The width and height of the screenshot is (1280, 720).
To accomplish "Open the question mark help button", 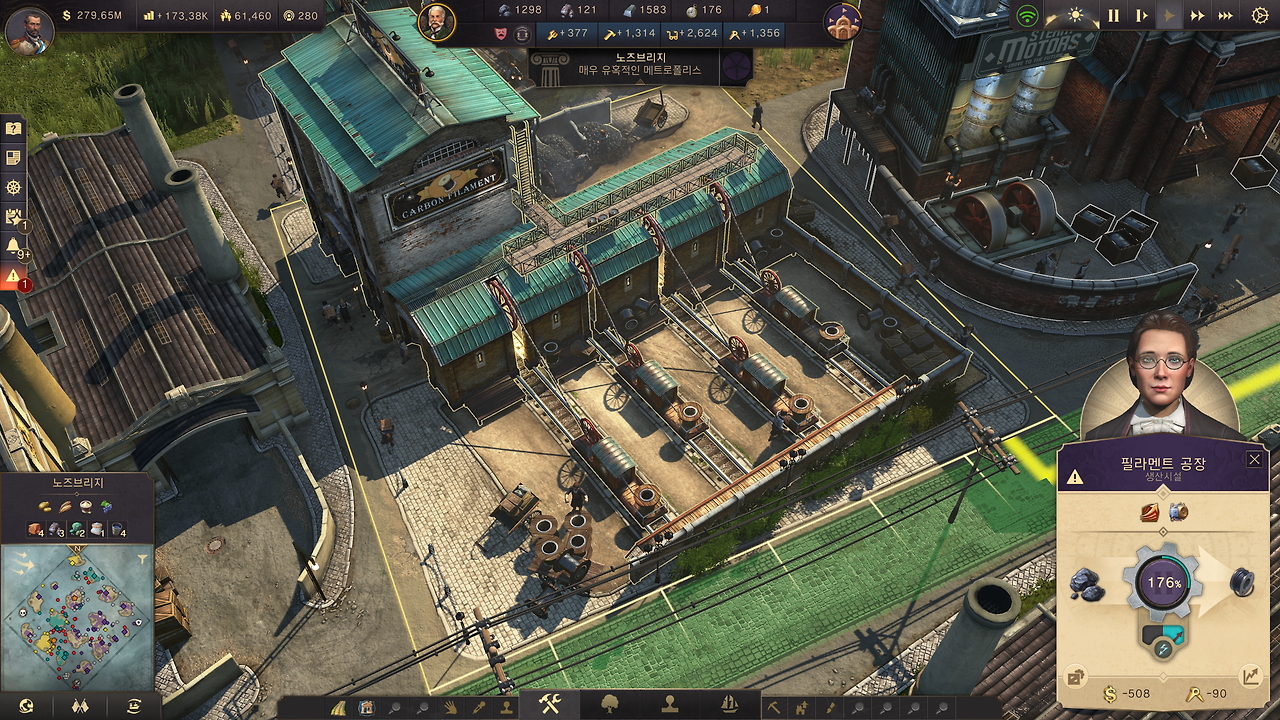I will tap(13, 128).
